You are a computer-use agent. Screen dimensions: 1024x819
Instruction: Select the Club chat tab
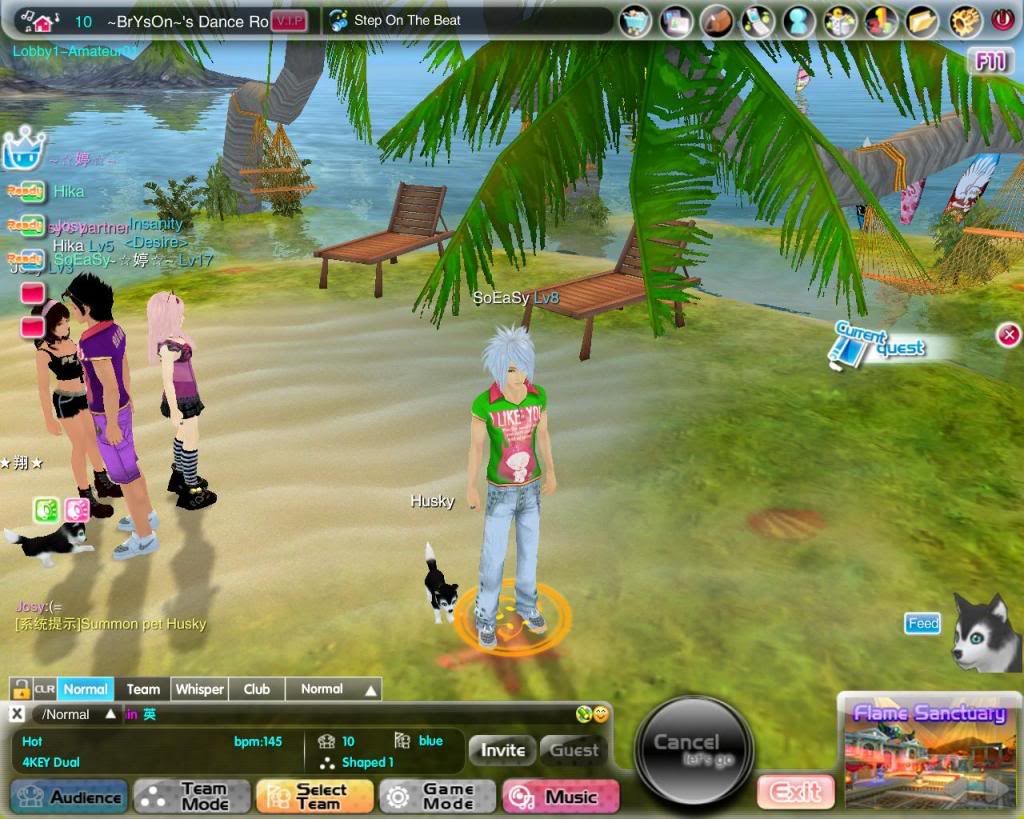point(257,689)
